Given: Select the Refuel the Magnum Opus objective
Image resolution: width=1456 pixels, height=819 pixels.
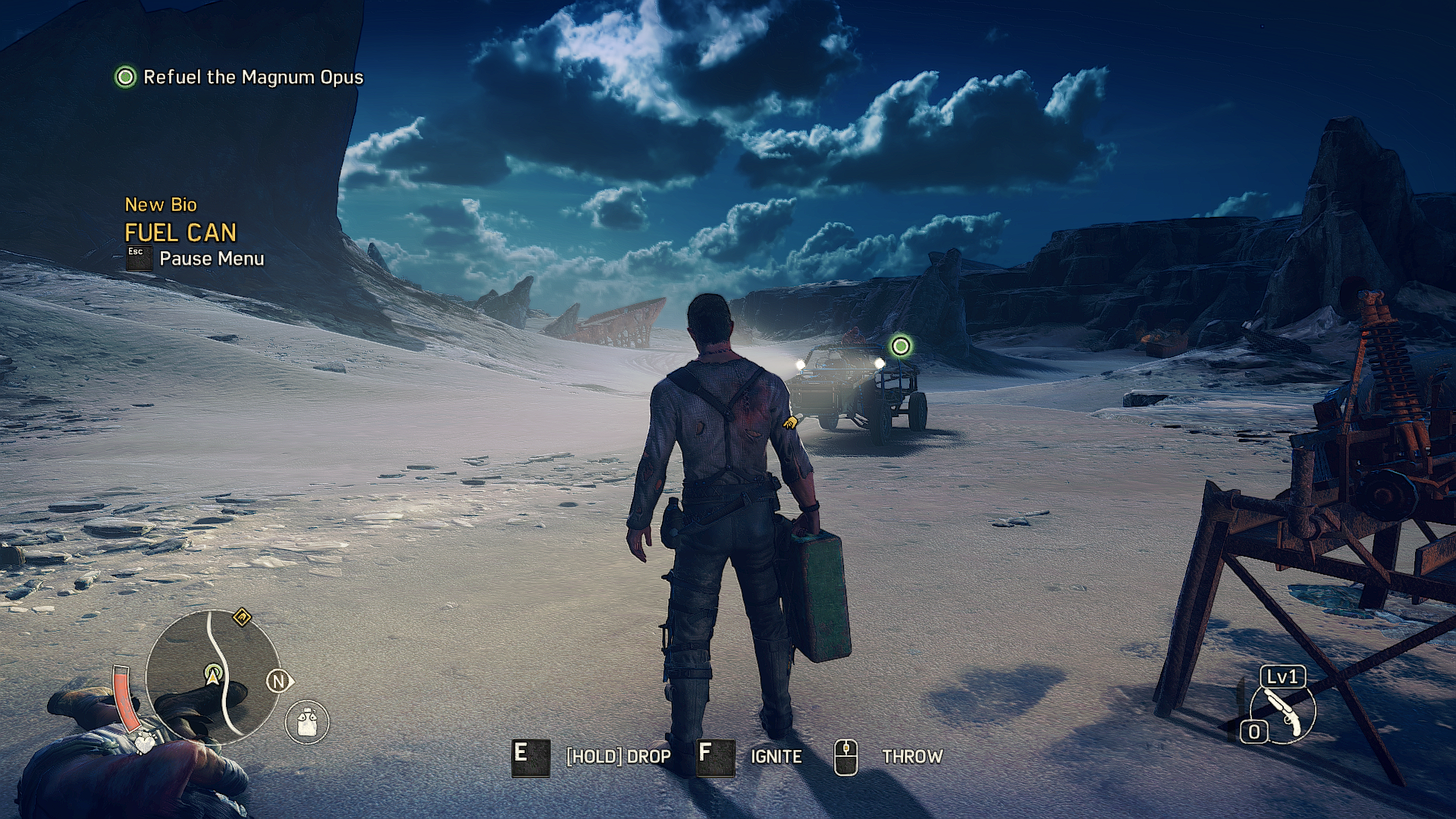Looking at the screenshot, I should point(239,77).
